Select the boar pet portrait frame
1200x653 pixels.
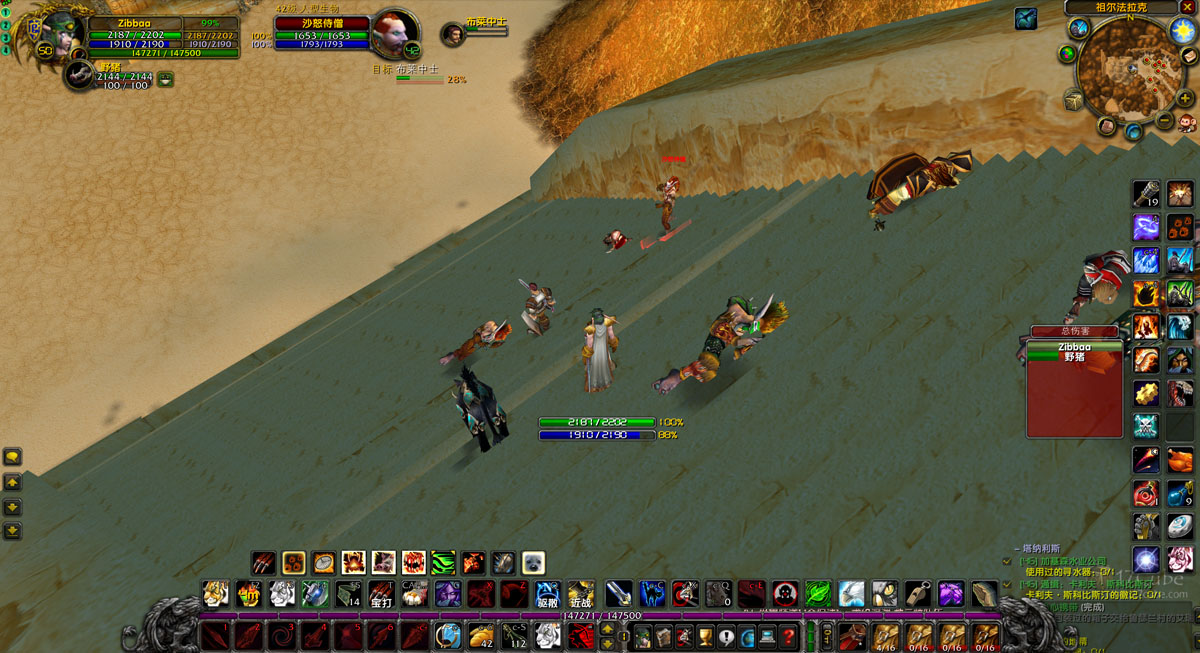[x=80, y=75]
